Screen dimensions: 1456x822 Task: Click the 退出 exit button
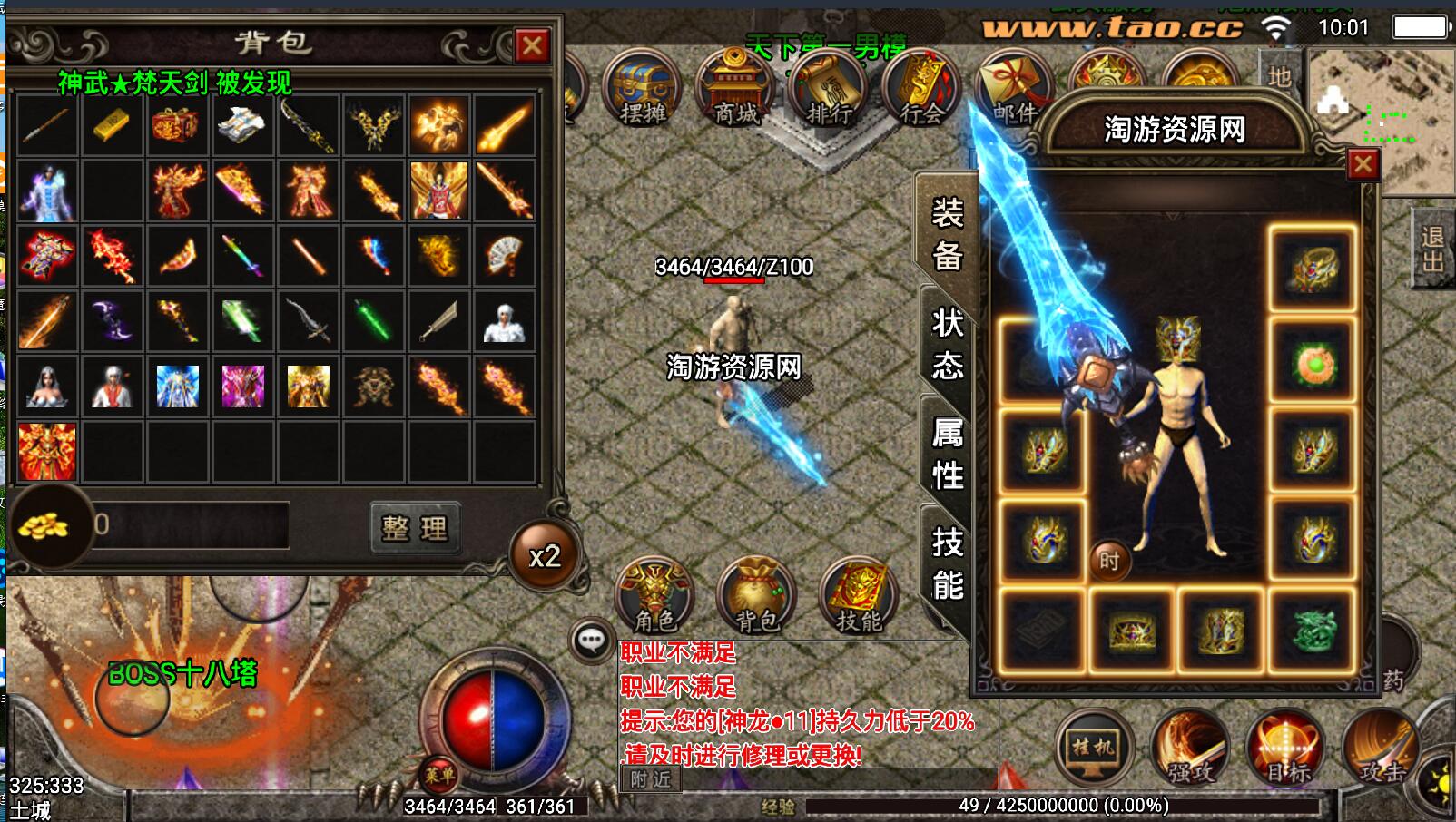pos(1432,249)
